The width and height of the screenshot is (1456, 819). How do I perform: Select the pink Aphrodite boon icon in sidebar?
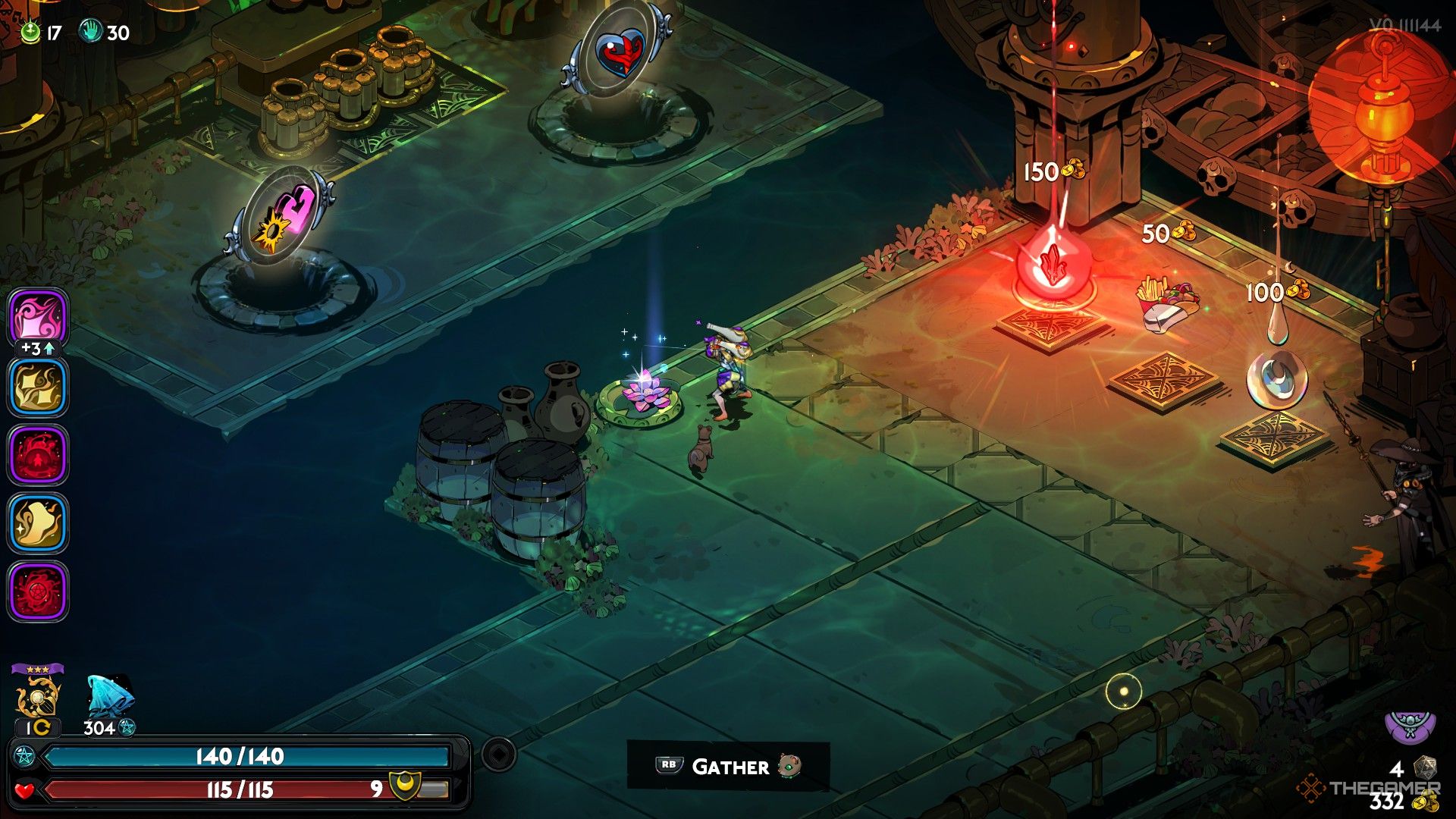tap(36, 317)
